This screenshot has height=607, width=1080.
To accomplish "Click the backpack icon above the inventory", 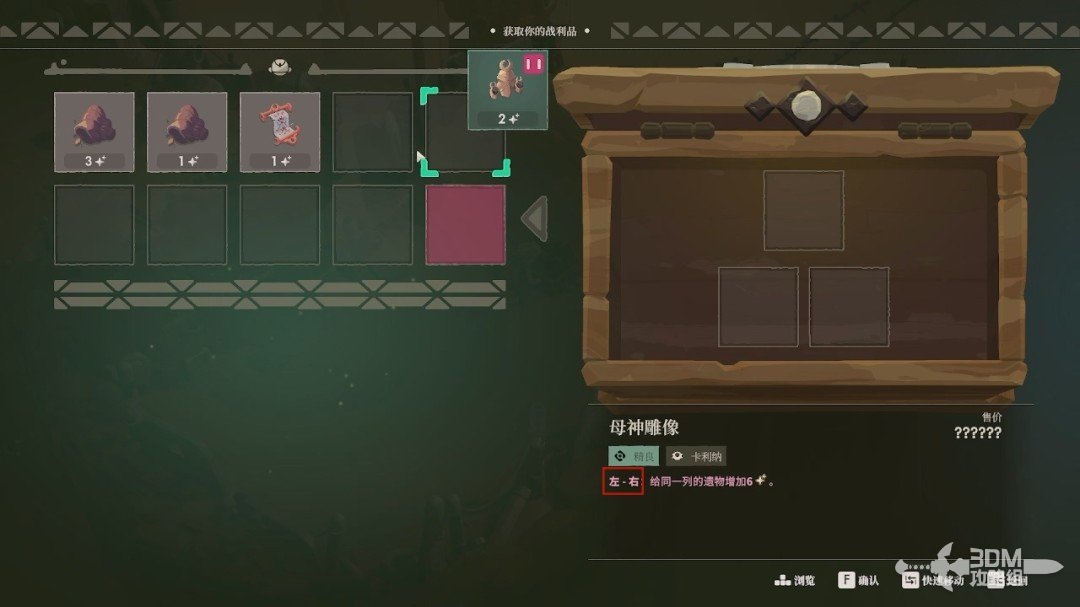I will (279, 67).
